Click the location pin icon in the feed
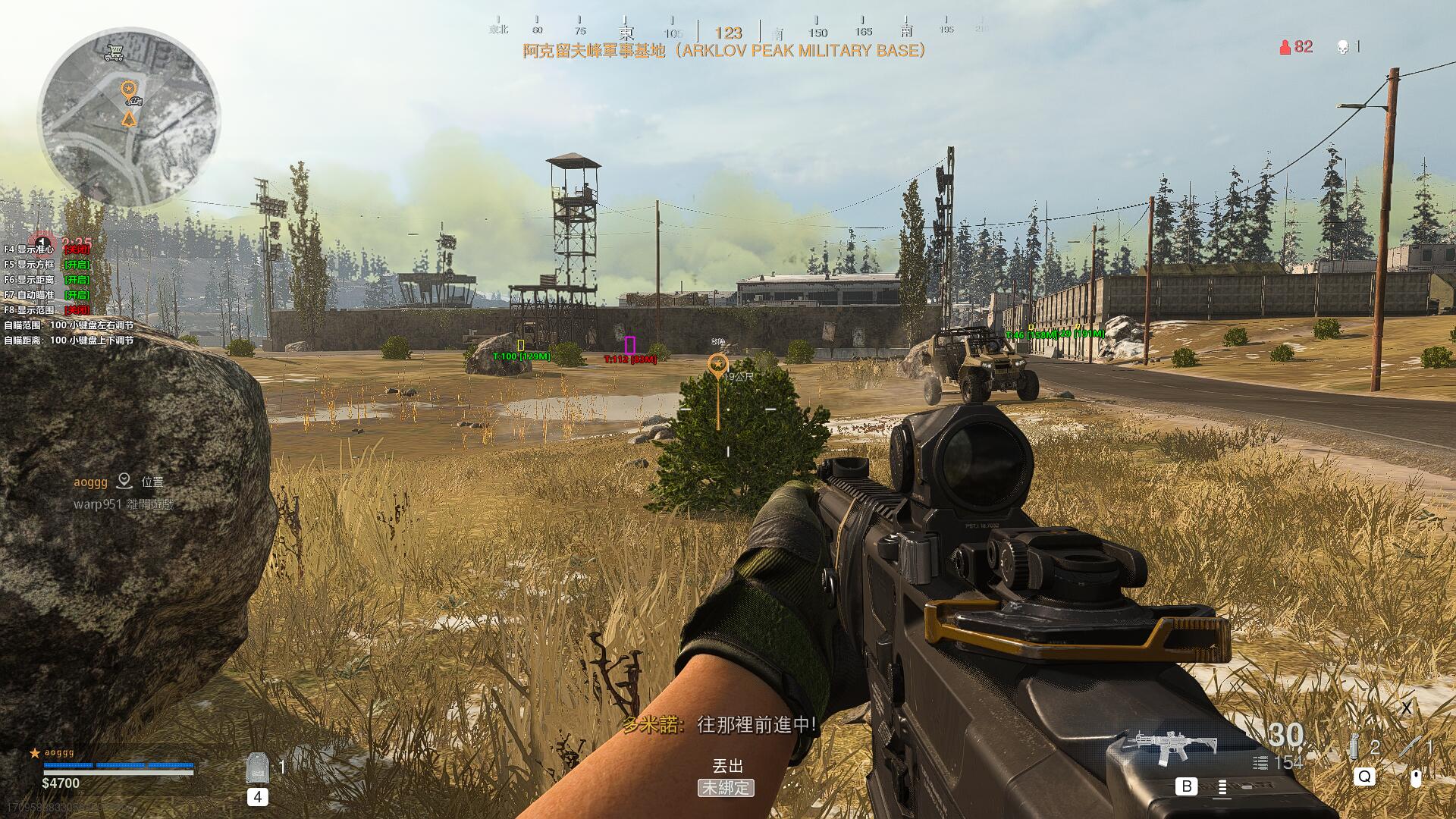The width and height of the screenshot is (1456, 819). tap(124, 481)
